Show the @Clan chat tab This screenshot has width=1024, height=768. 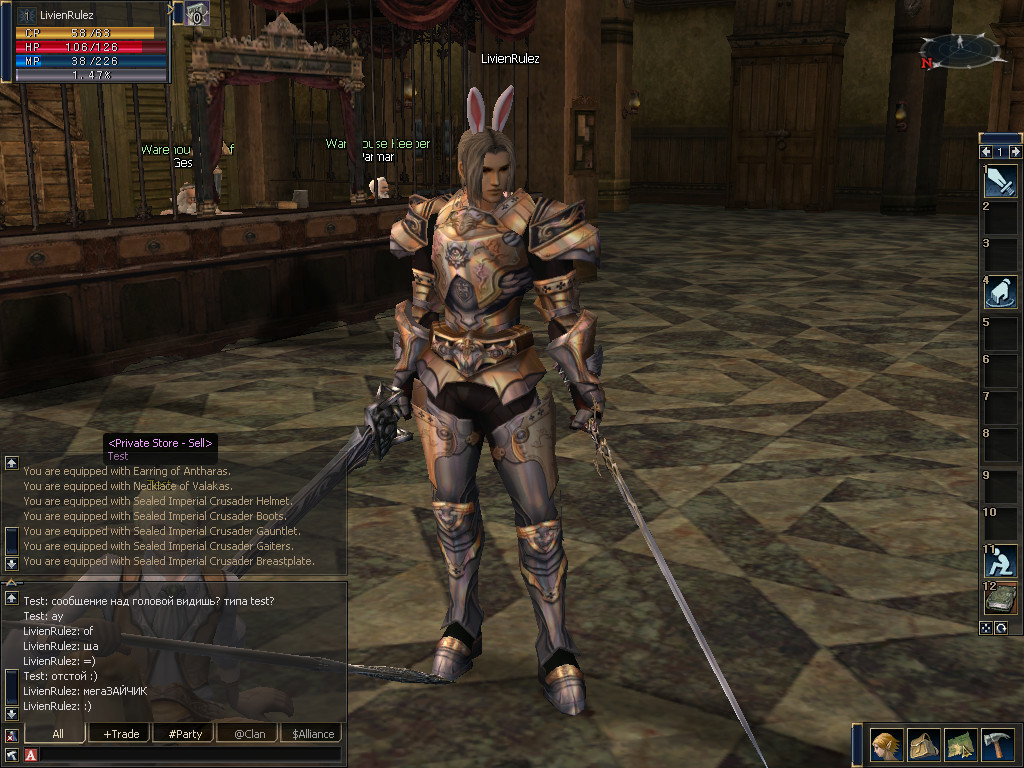246,733
